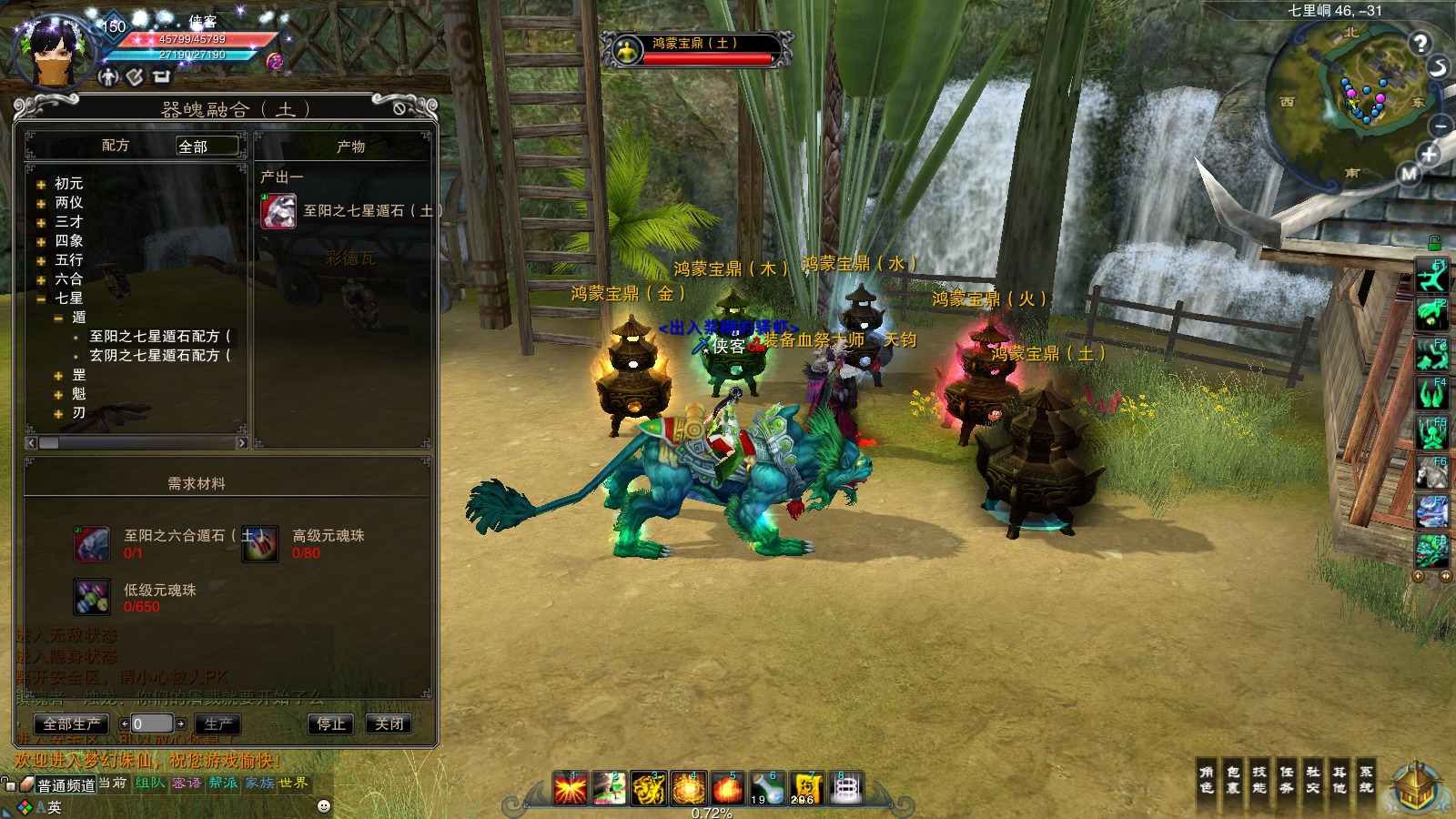Expand the 五行 recipe category
This screenshot has width=1456, height=819.
pyautogui.click(x=41, y=260)
